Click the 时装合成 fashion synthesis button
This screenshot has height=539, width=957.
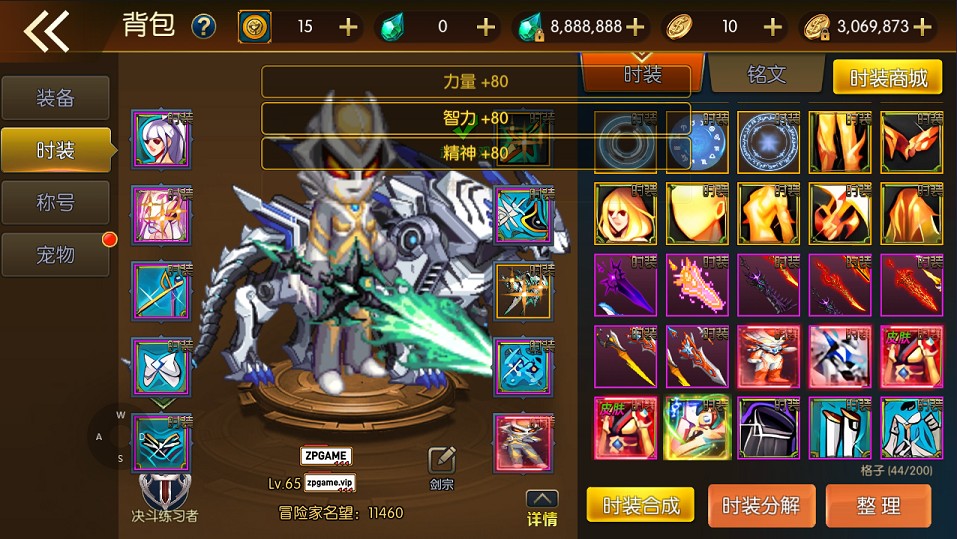[640, 505]
